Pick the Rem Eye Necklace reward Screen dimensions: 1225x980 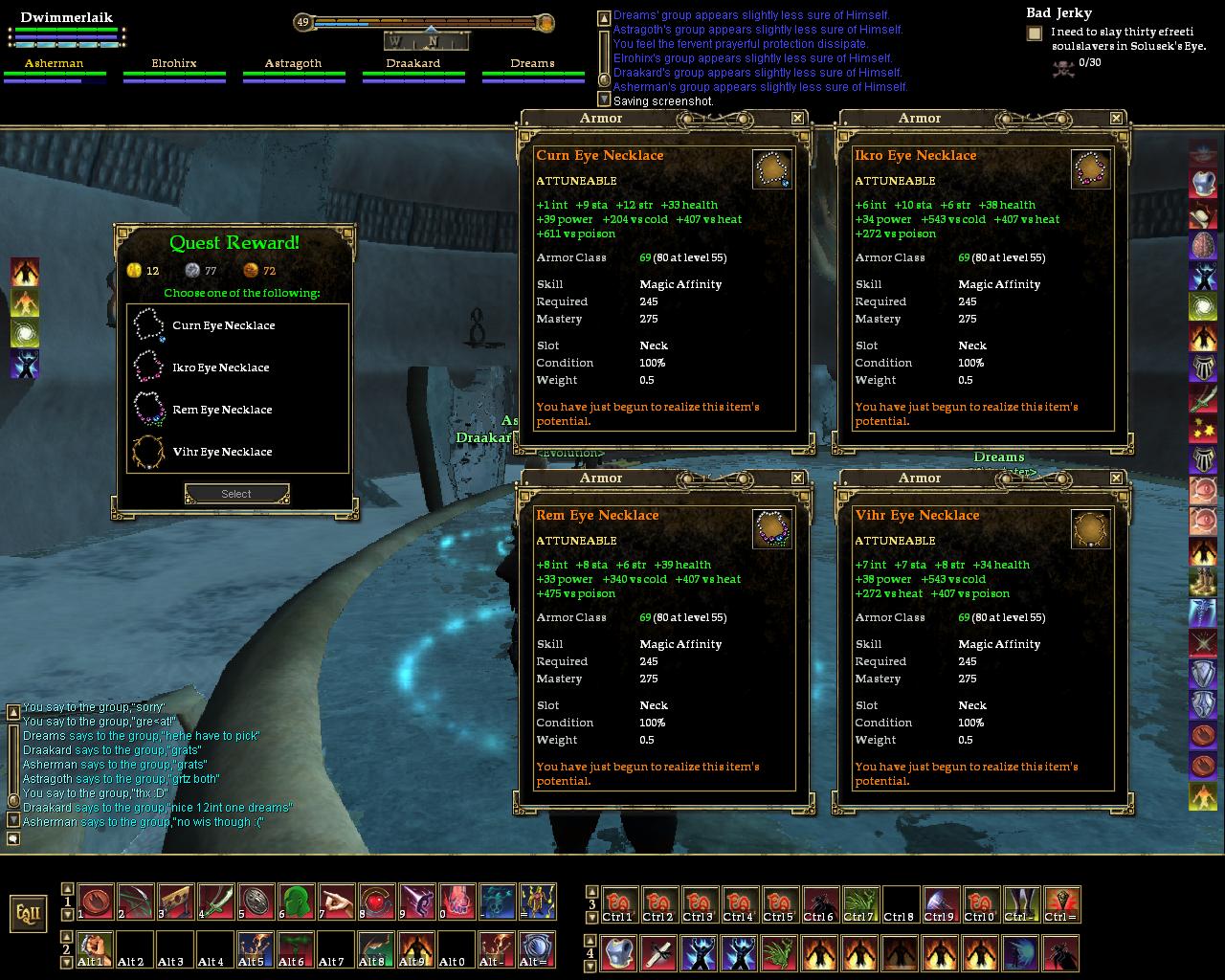coord(222,410)
